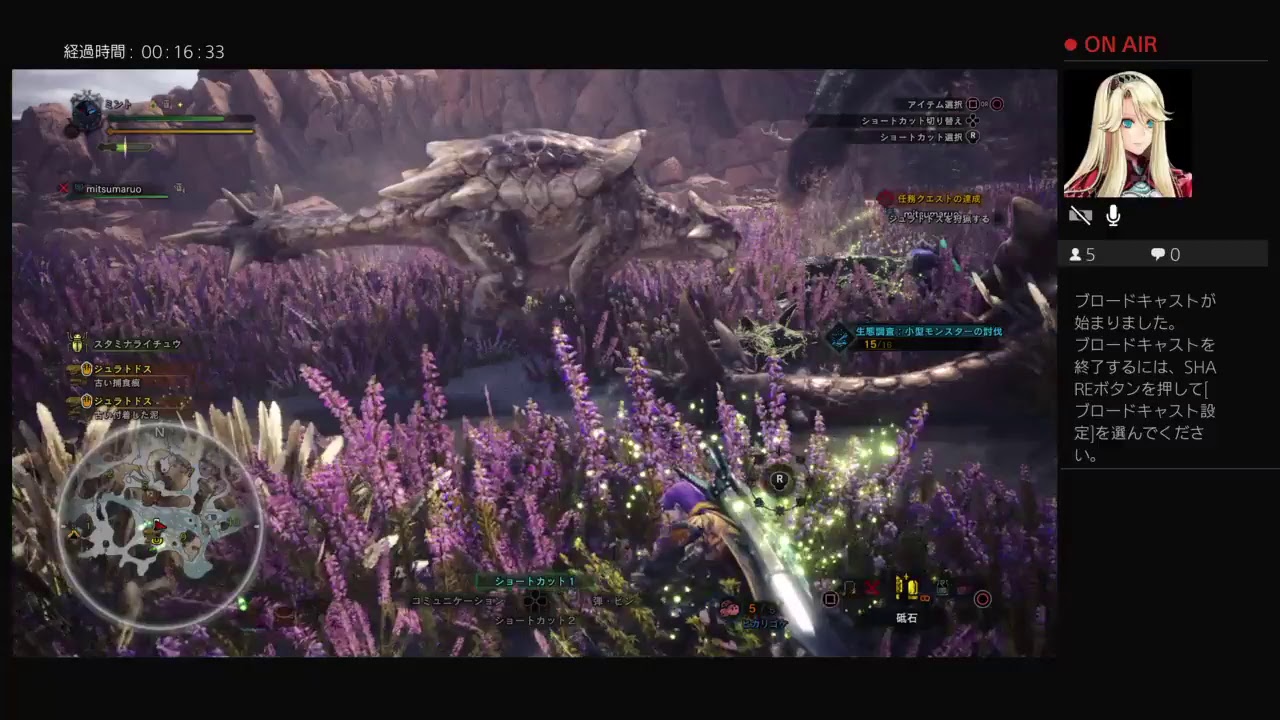Click the circular area minimap
The width and height of the screenshot is (1280, 720).
pos(160,525)
